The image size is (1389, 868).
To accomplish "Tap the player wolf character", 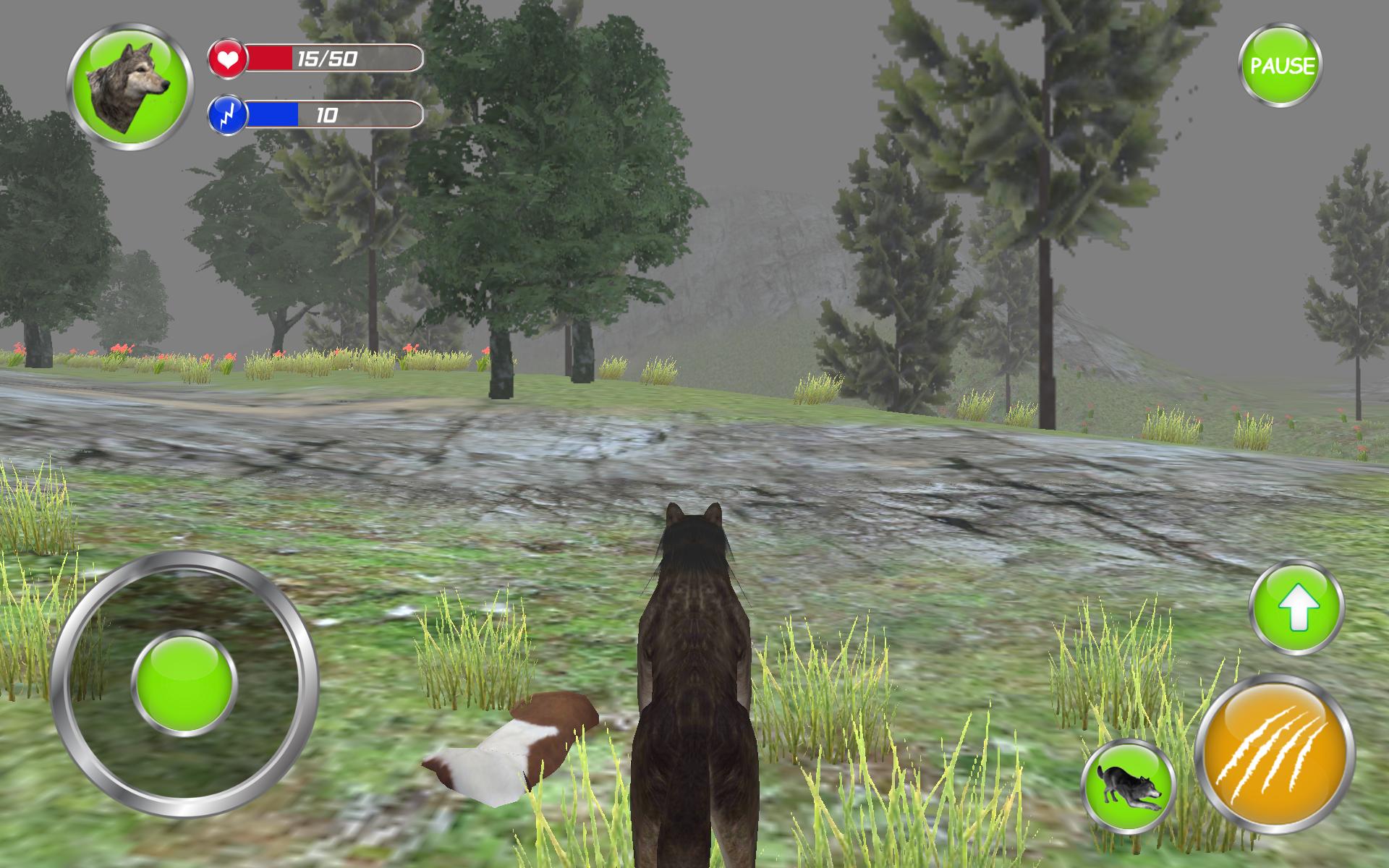I will click(x=694, y=687).
